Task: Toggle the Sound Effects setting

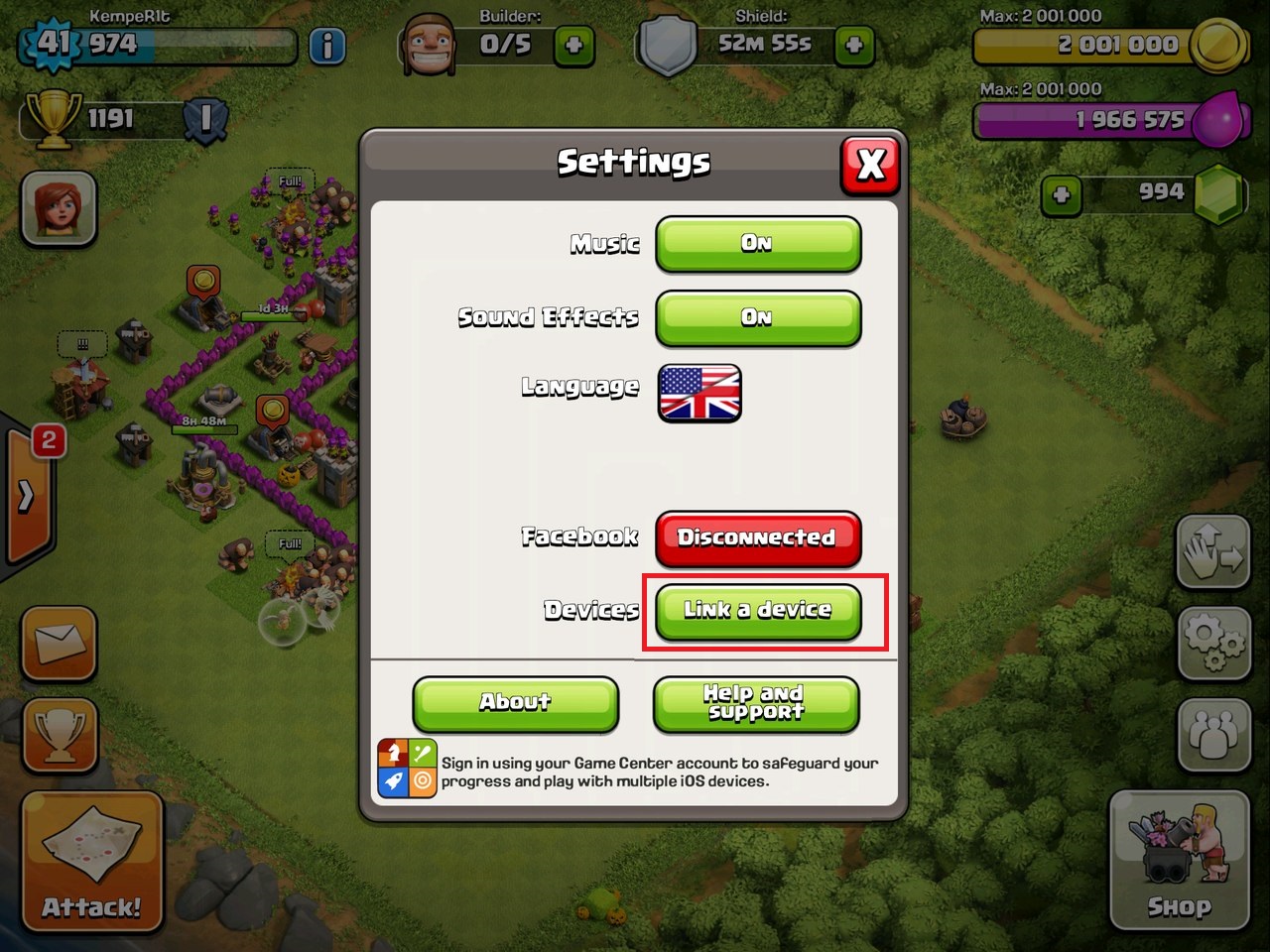Action: [758, 318]
